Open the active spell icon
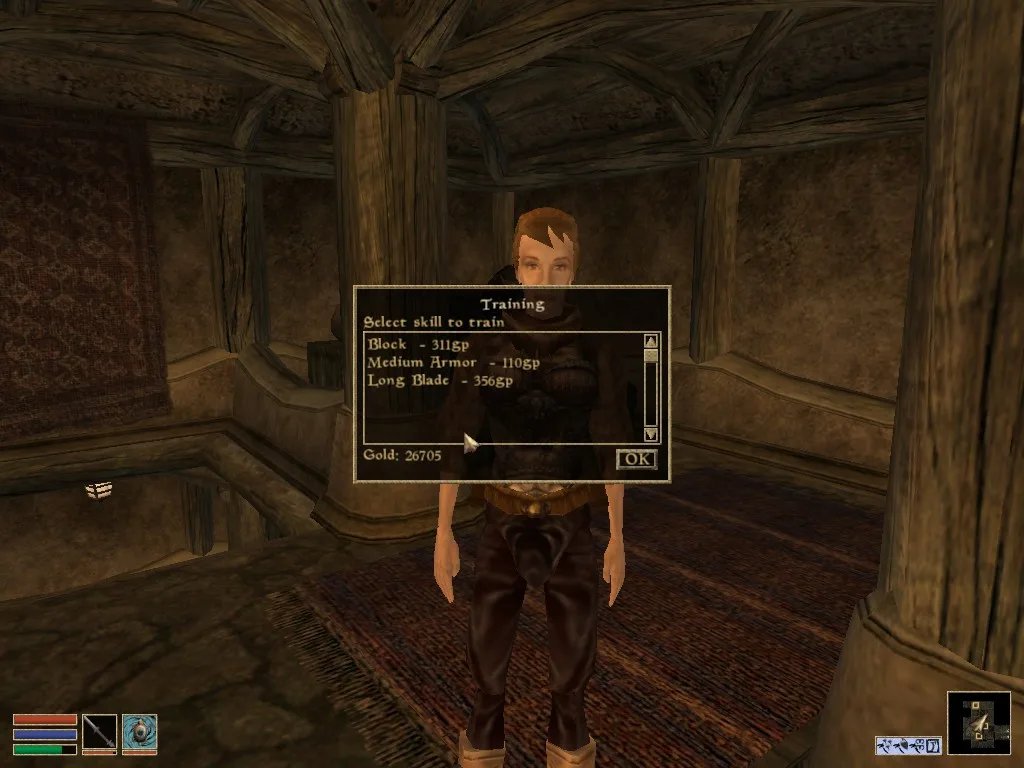 tap(139, 731)
